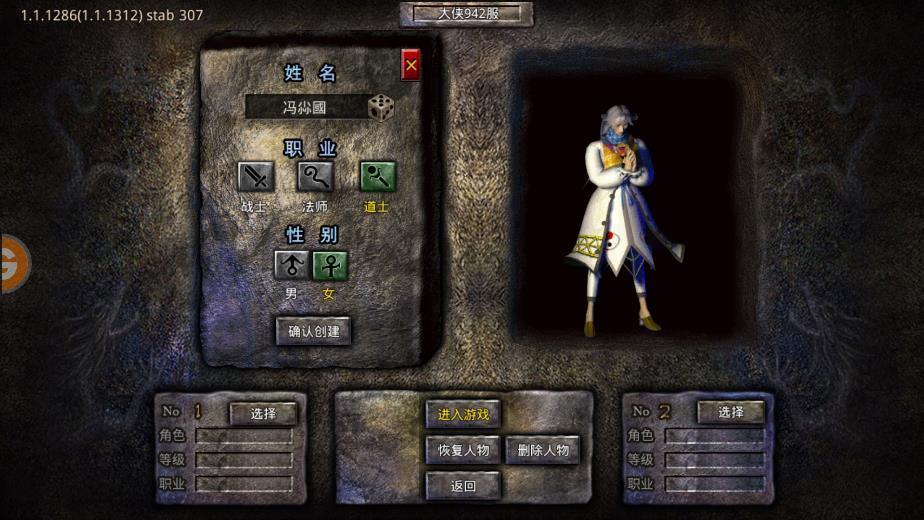Click the 大侠942服 server label
This screenshot has height=520, width=924.
tap(467, 14)
